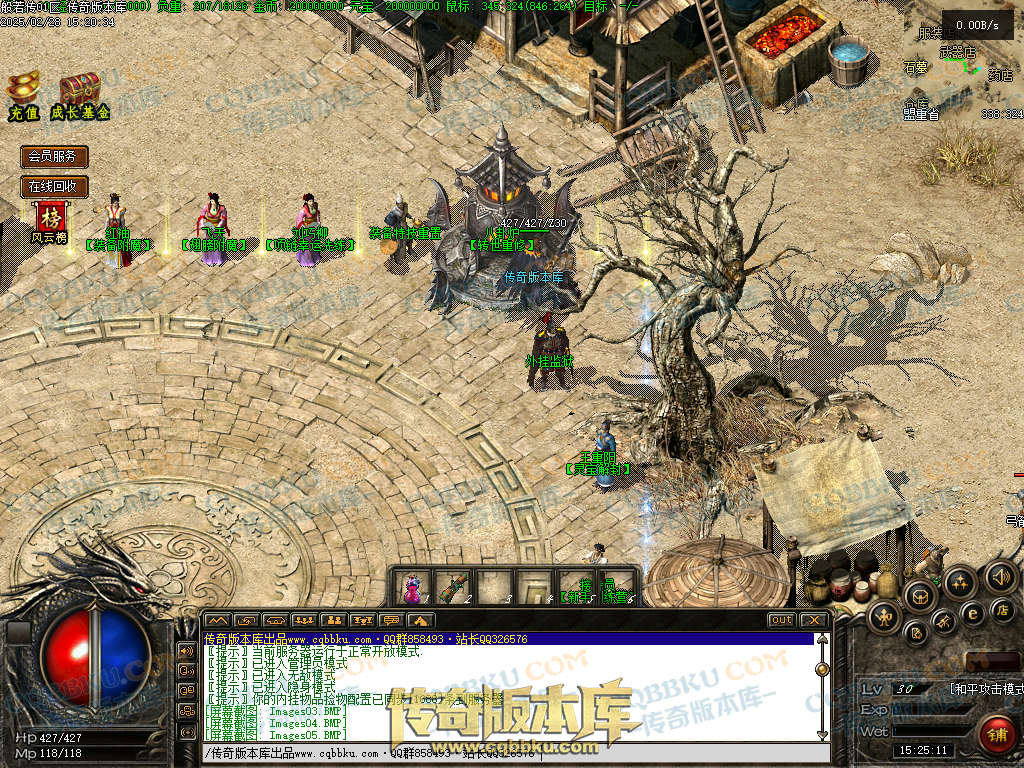The height and width of the screenshot is (768, 1024).
Task: Open the bag with the chest icon button
Action: pos(919,597)
